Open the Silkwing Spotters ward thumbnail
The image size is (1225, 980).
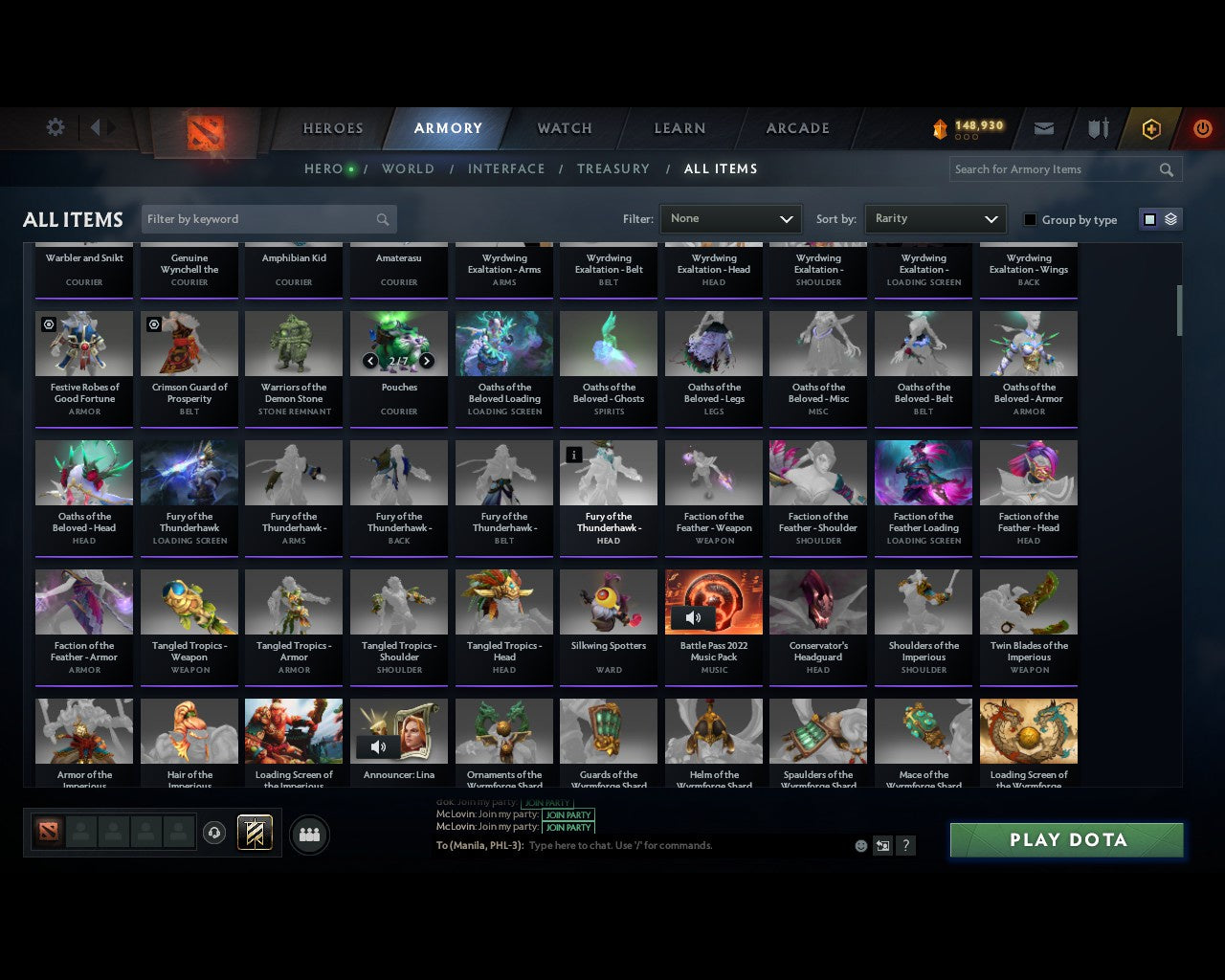click(608, 601)
